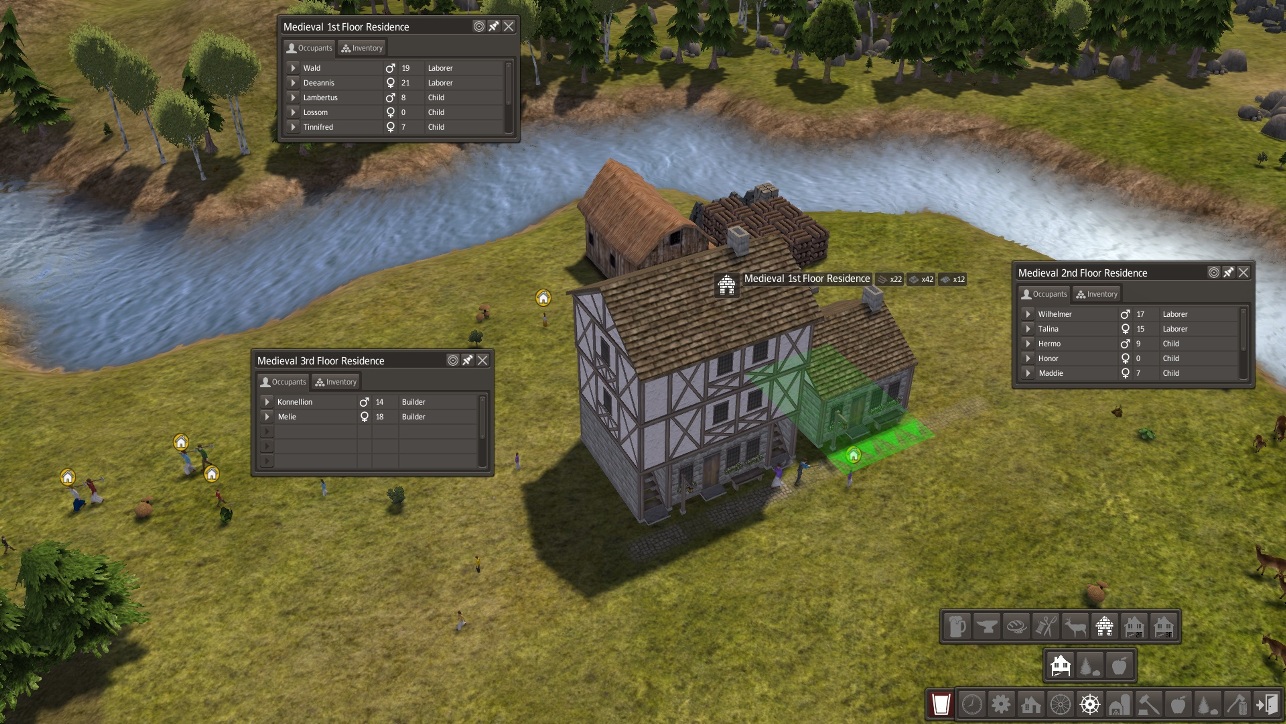Select the anvil blacksmith building icon
This screenshot has width=1286, height=724.
[986, 627]
